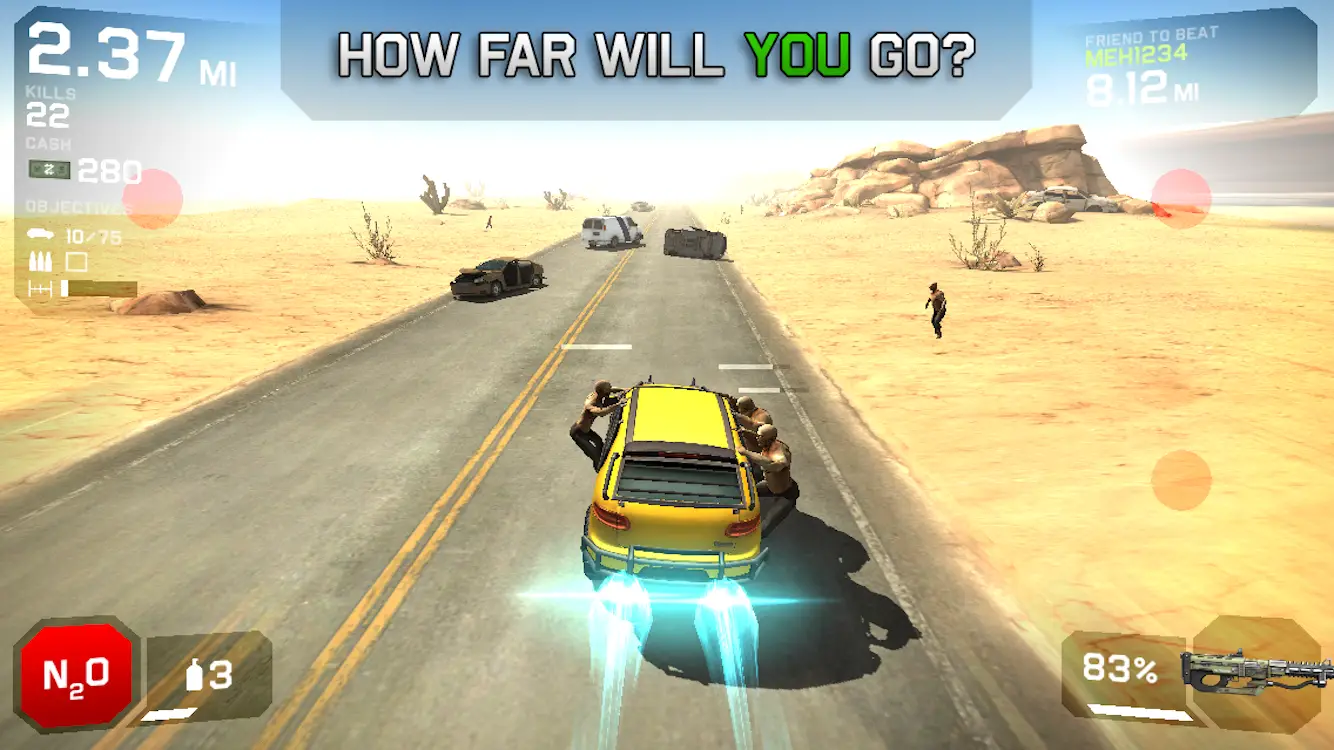Select the car icon in the objectives list
Image resolution: width=1334 pixels, height=750 pixels.
pyautogui.click(x=40, y=233)
